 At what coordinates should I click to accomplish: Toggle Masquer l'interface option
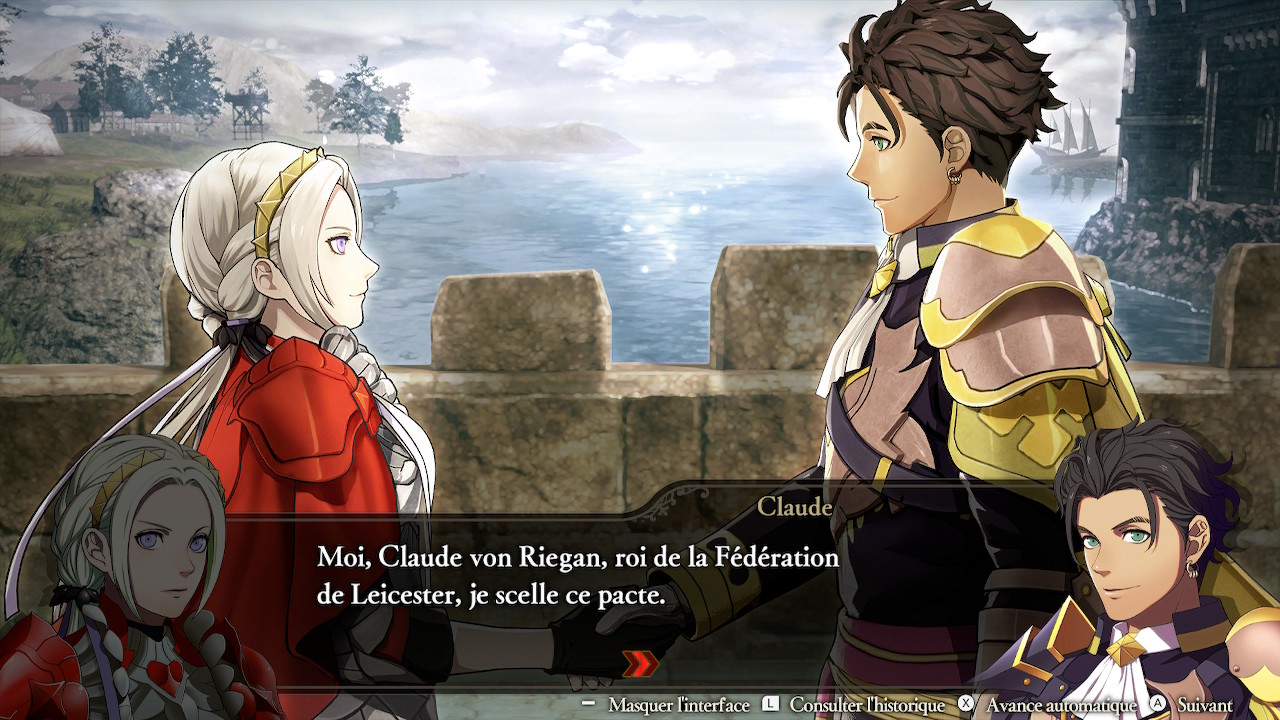[678, 703]
